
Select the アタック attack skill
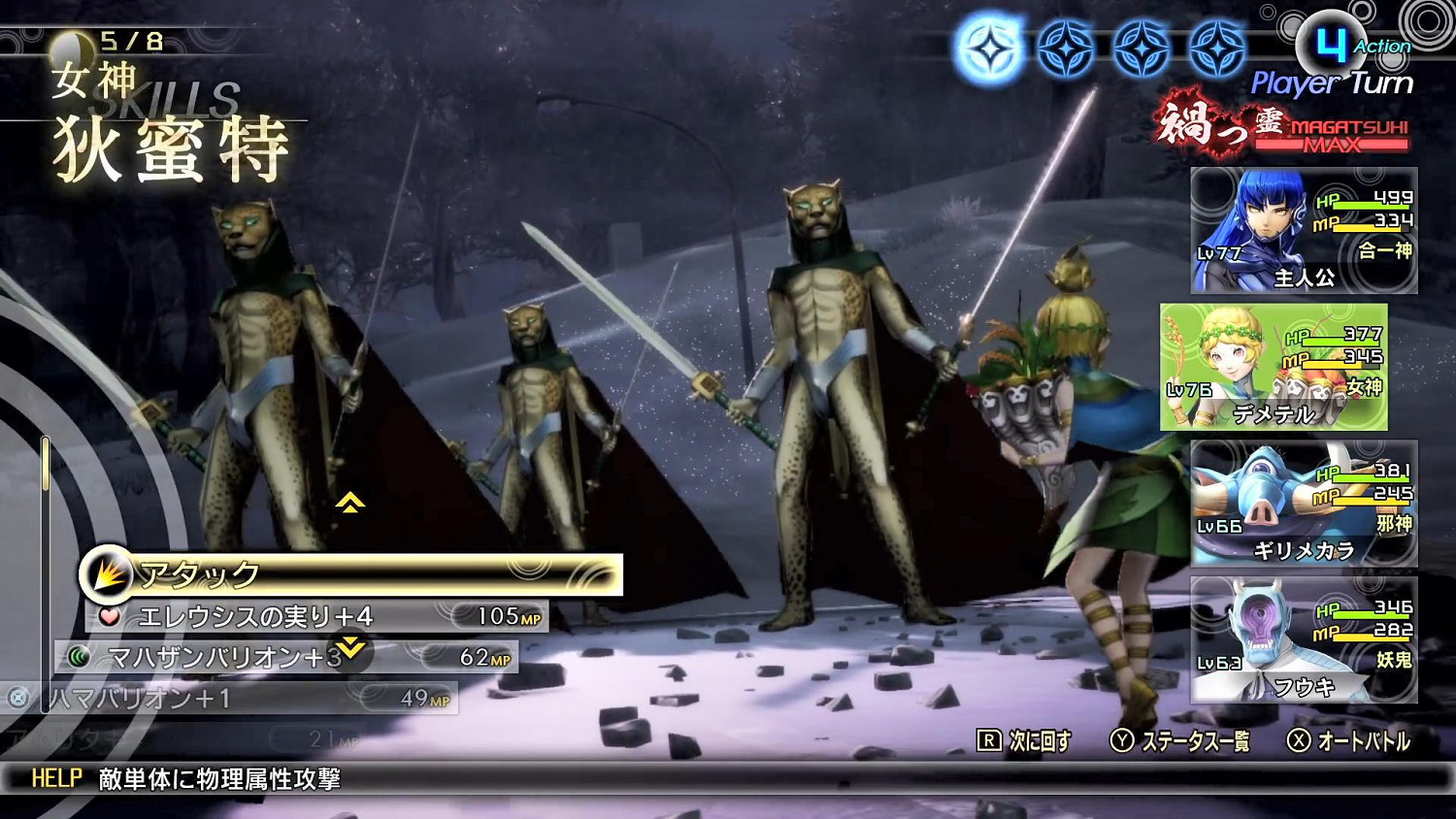pos(349,575)
